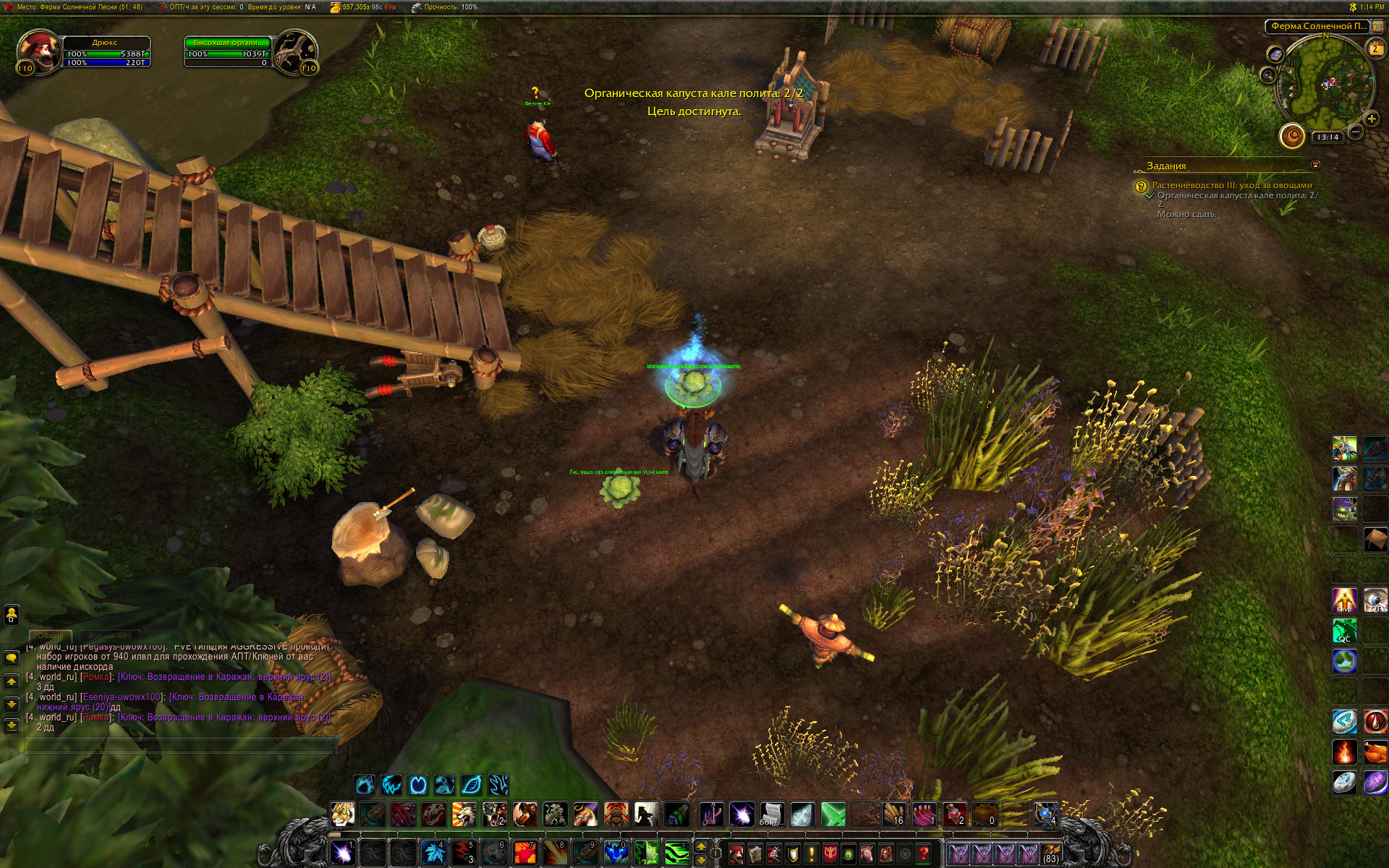Open the world map from the zone name button
The height and width of the screenshot is (868, 1389).
tap(1319, 26)
